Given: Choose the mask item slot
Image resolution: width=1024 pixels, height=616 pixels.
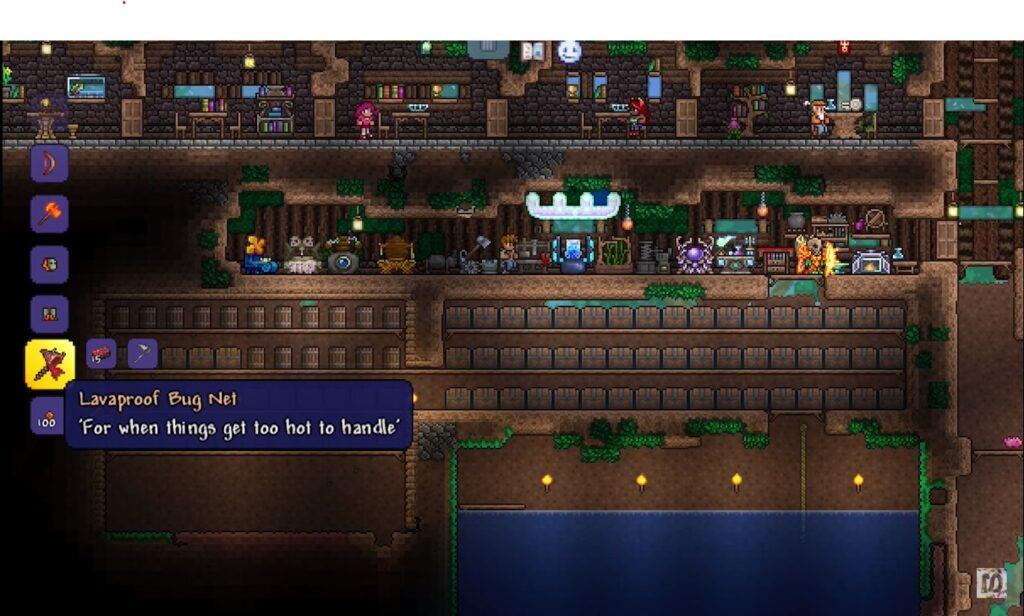Looking at the screenshot, I should coord(49,265).
